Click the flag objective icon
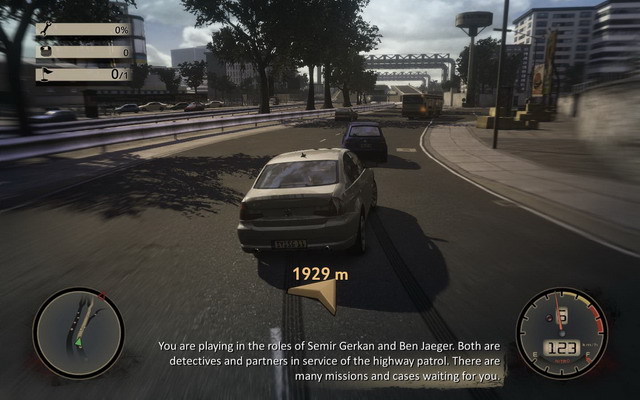Viewport: 640px width, 400px height. (44, 73)
